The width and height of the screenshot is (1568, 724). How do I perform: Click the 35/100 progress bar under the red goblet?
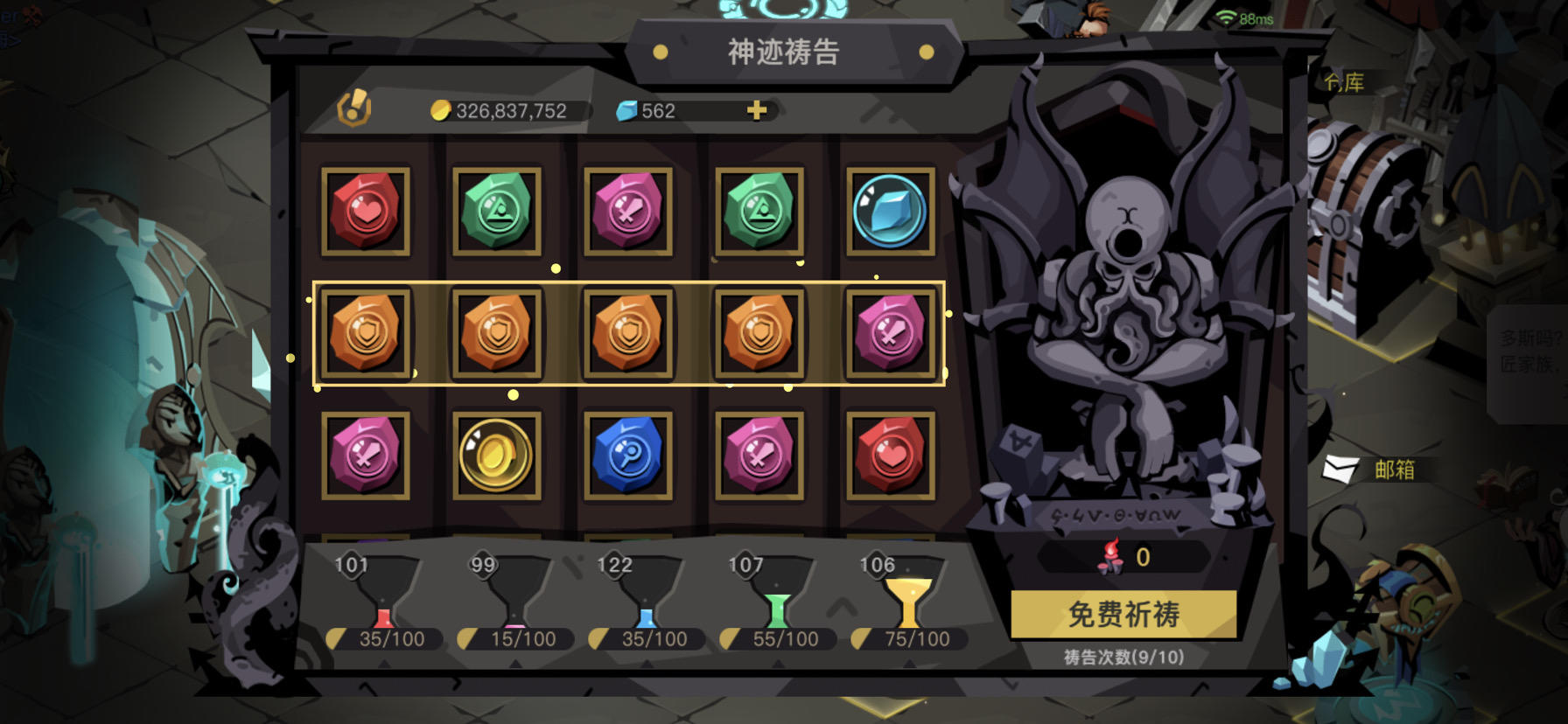385,638
